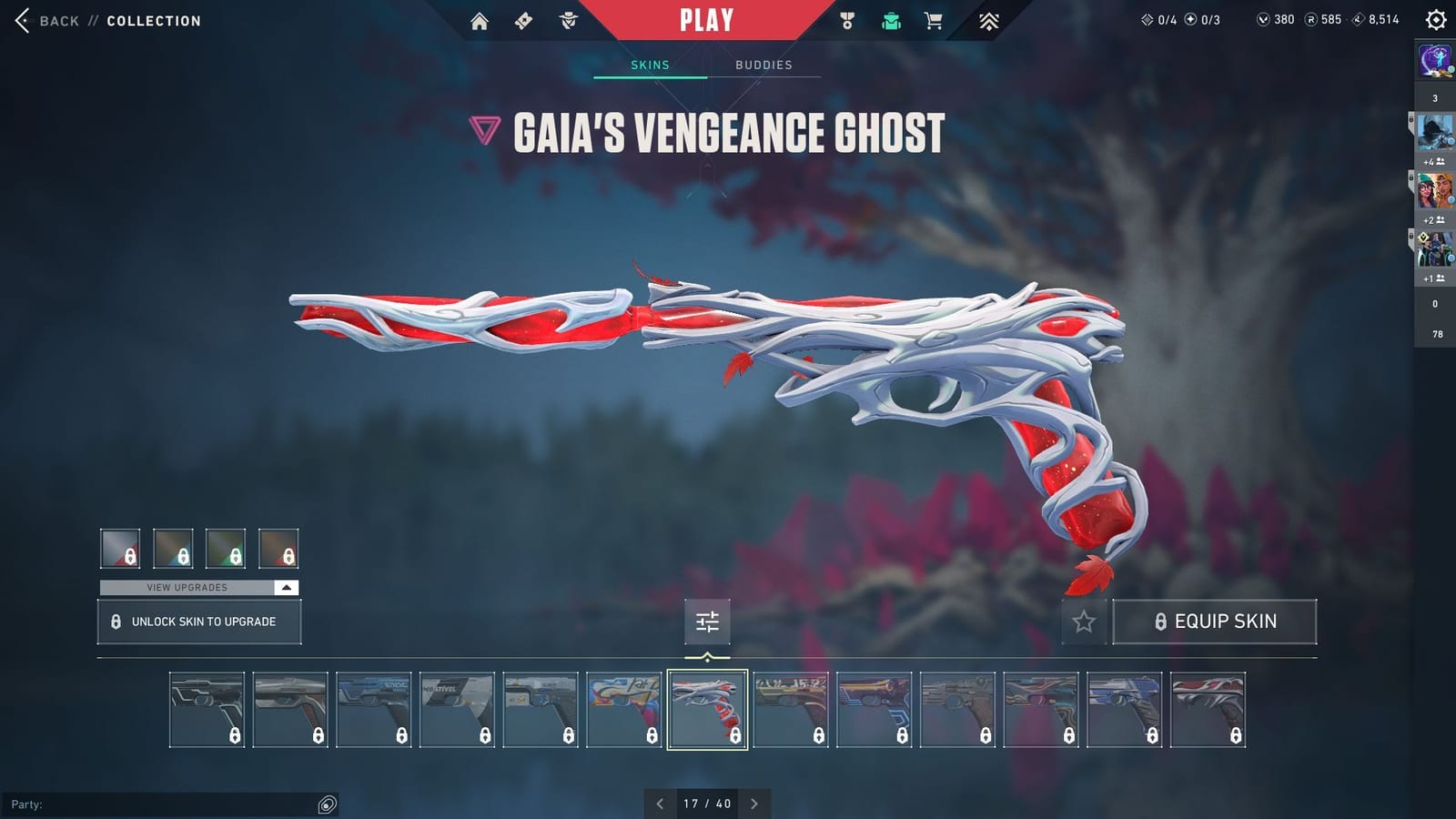Select the SKINS tab

(650, 65)
